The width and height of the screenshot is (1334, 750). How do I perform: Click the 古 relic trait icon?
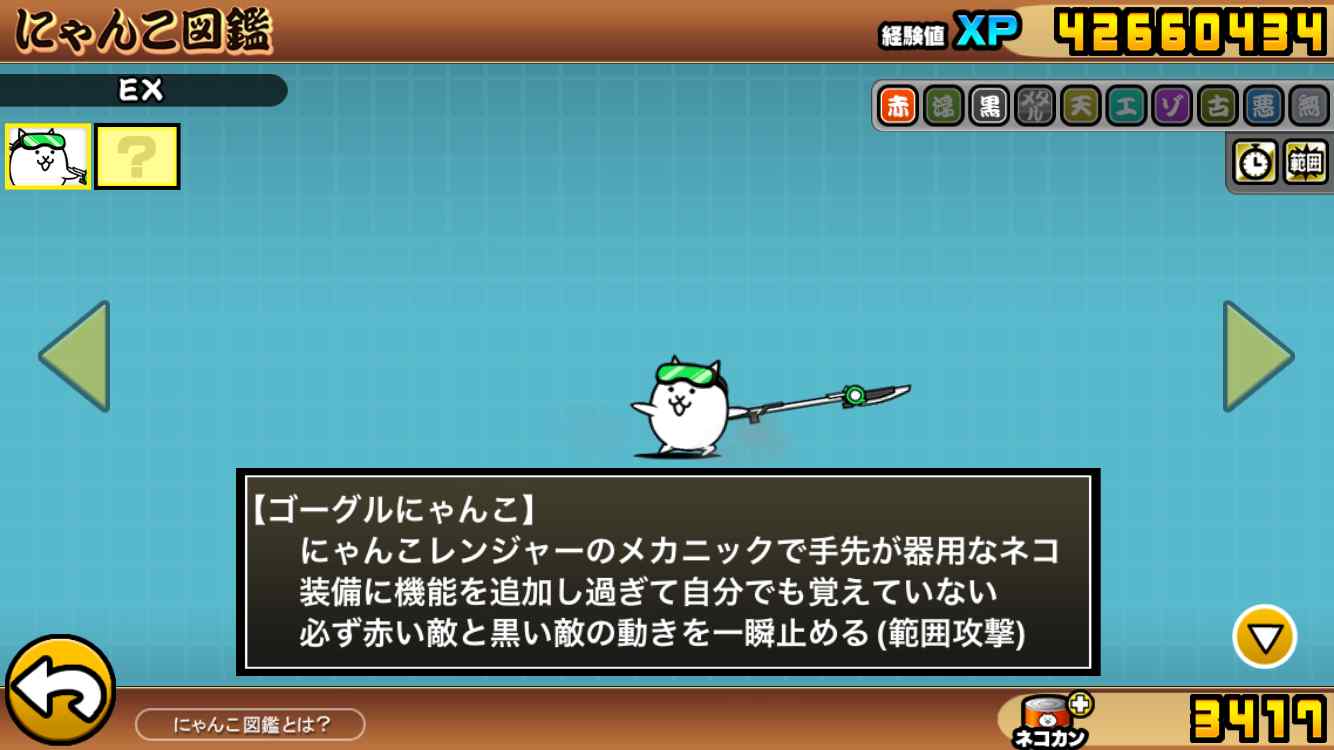coord(1217,106)
